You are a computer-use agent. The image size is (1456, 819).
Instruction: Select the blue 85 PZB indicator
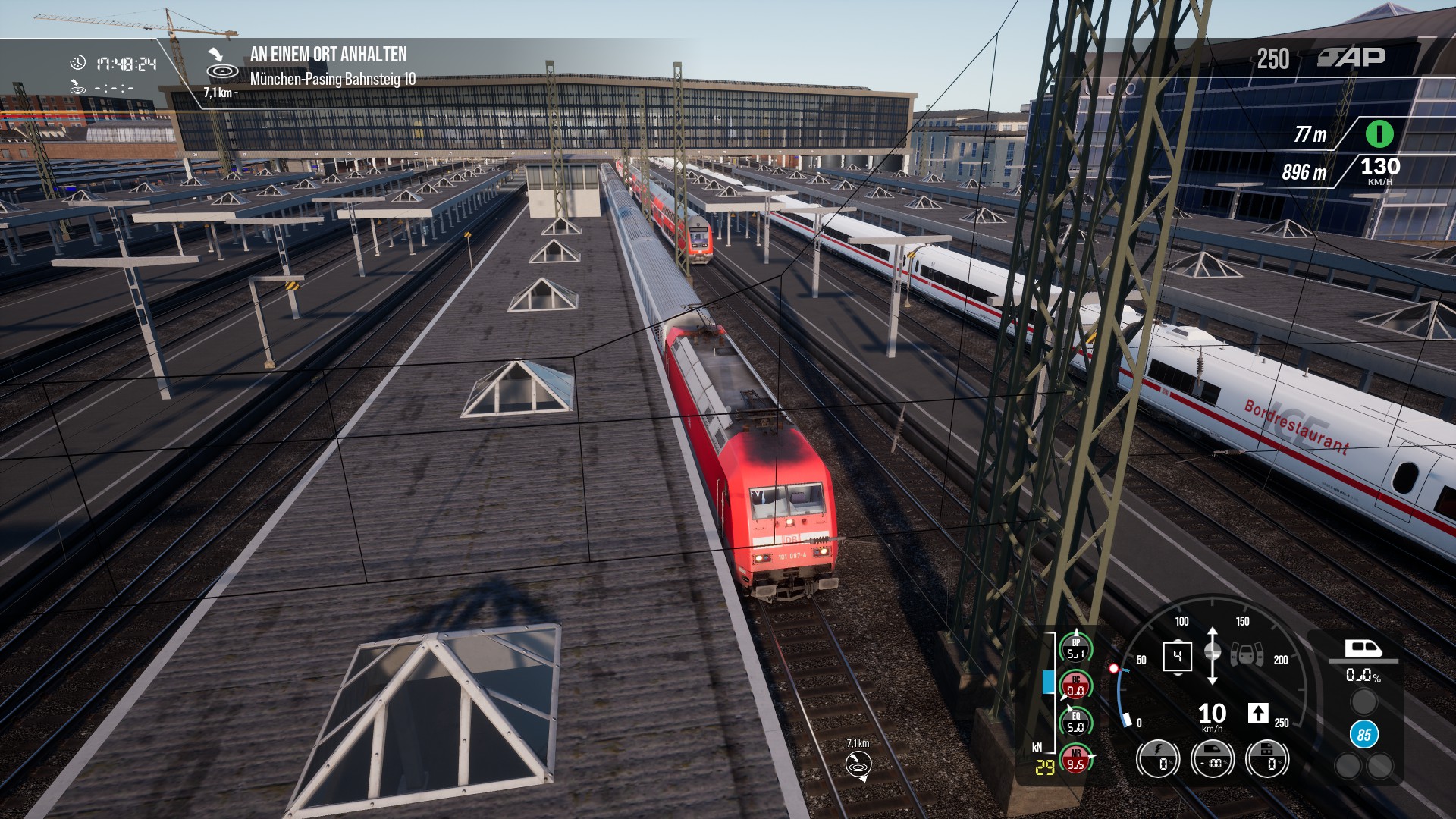click(1363, 735)
